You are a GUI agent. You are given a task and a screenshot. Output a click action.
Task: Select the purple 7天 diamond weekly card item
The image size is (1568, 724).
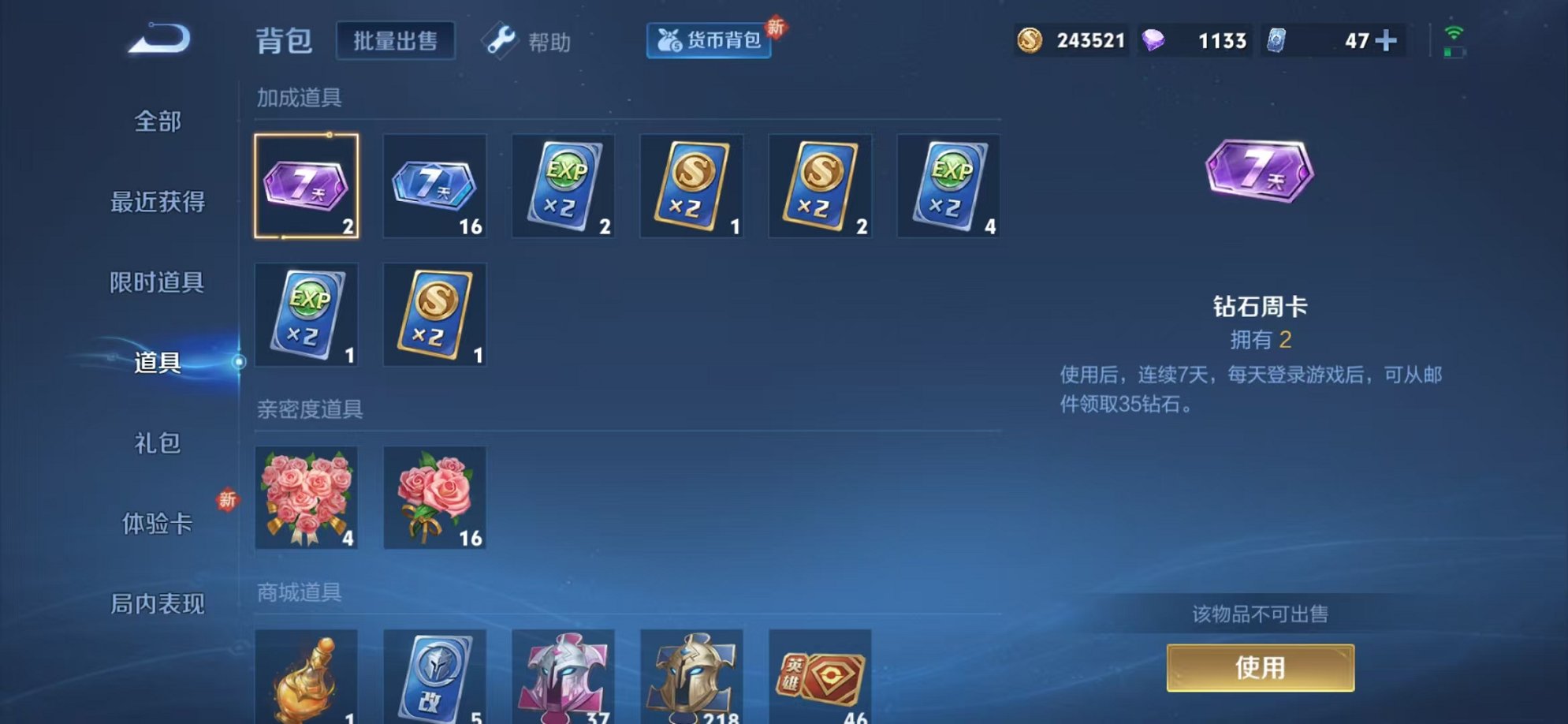(x=307, y=185)
